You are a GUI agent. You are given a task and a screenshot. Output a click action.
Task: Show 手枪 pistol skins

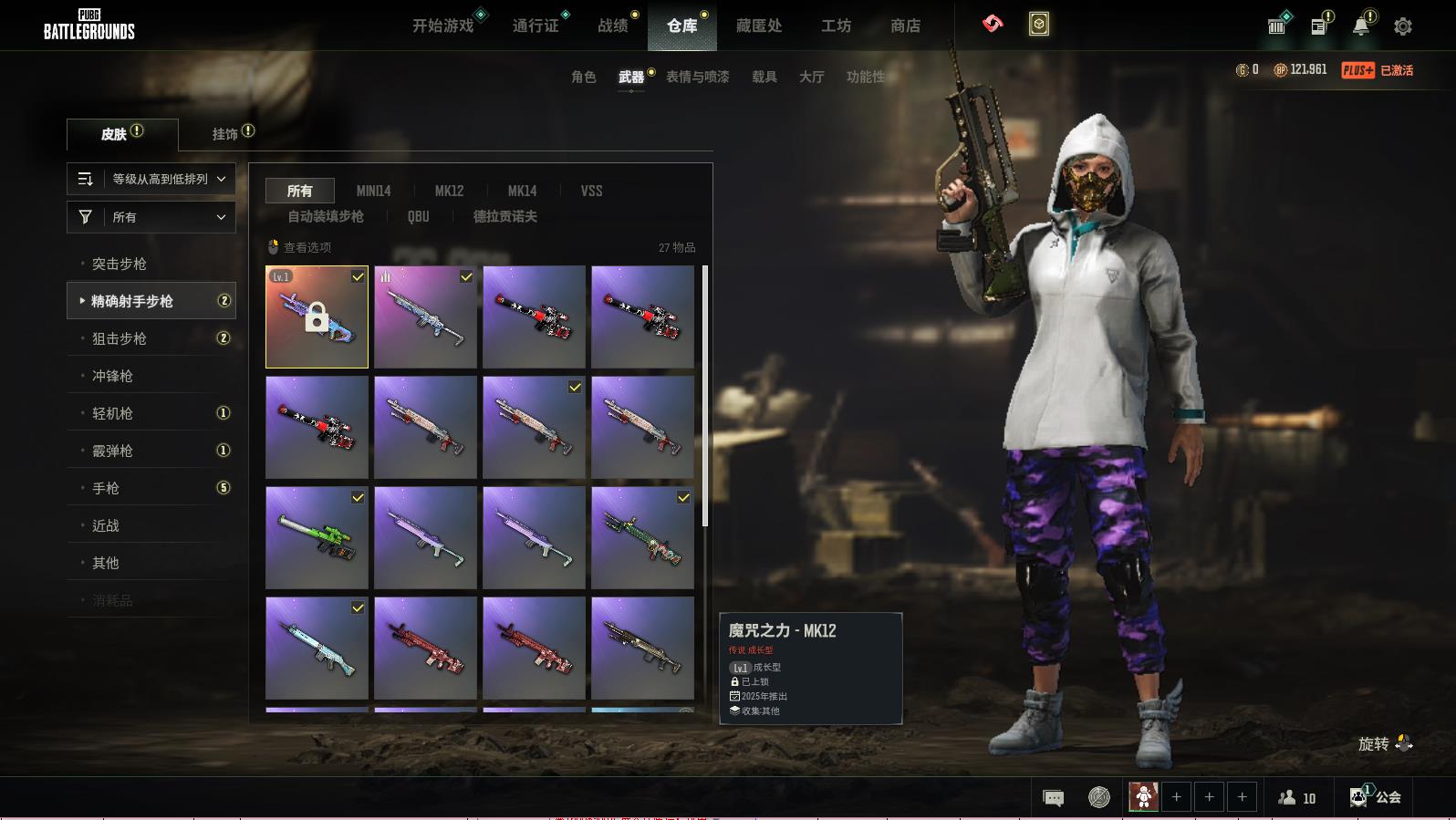pos(106,488)
